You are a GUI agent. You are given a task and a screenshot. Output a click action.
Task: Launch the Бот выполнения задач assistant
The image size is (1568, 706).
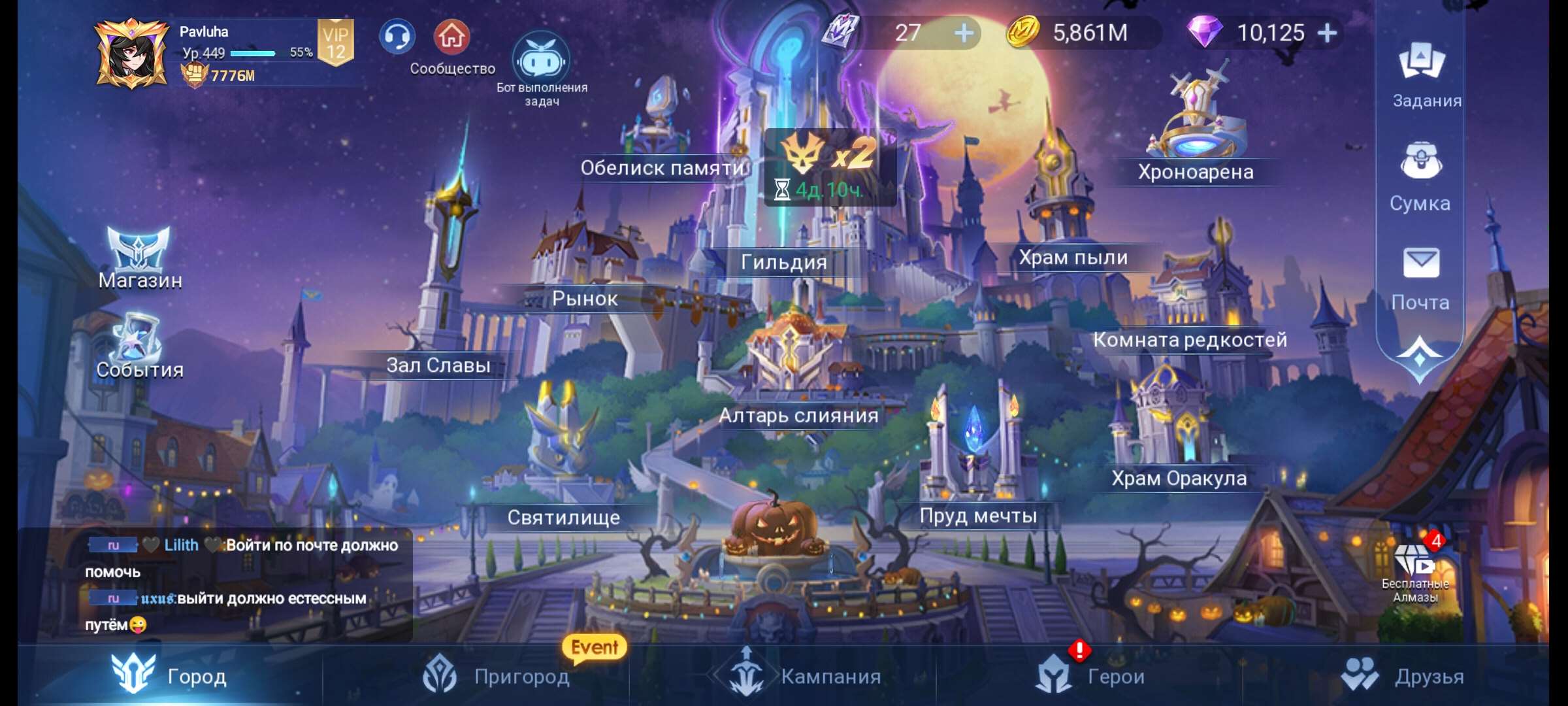[540, 59]
